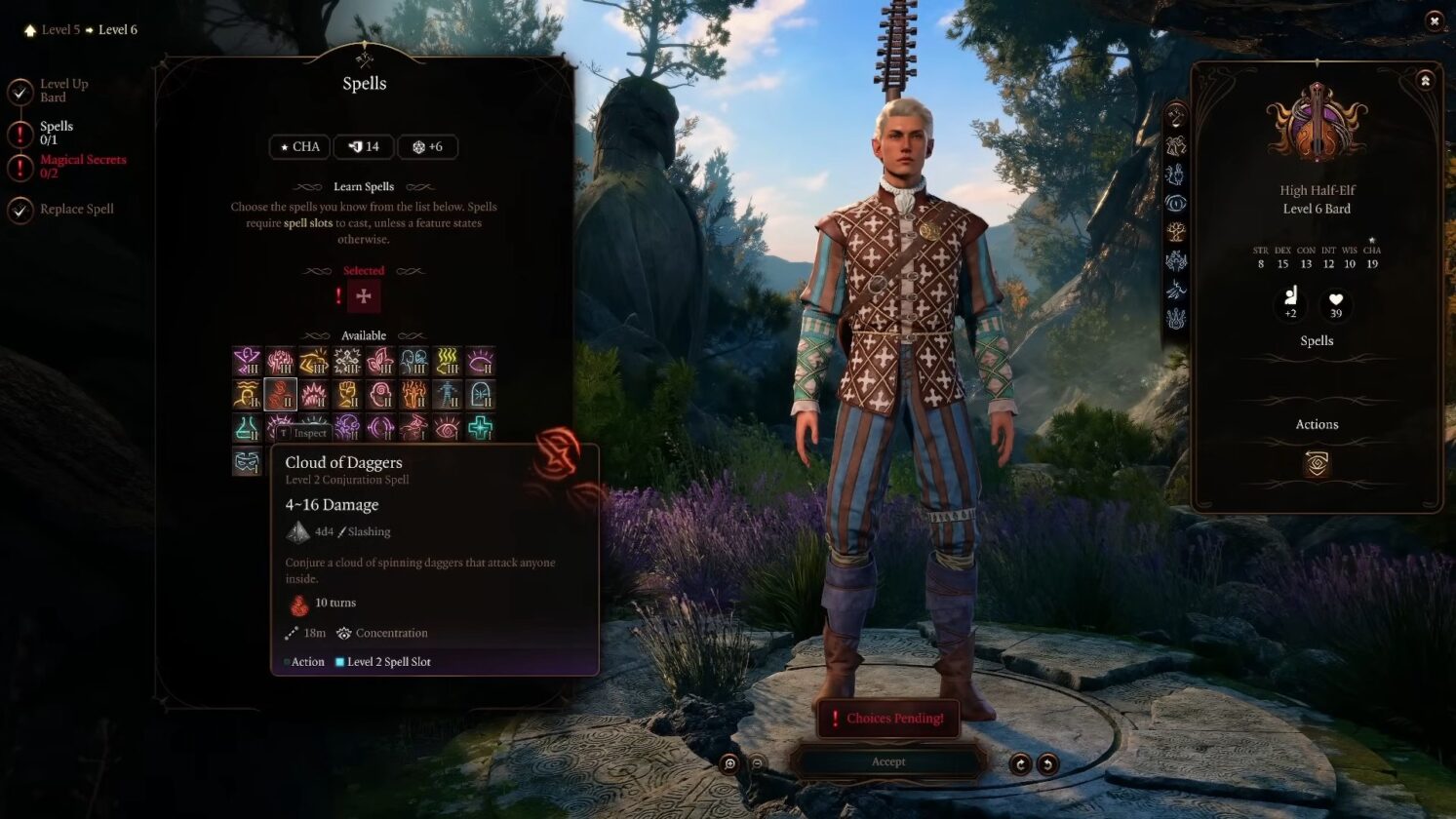
Task: Open the tree icon tab on character panel
Action: coord(1176,232)
